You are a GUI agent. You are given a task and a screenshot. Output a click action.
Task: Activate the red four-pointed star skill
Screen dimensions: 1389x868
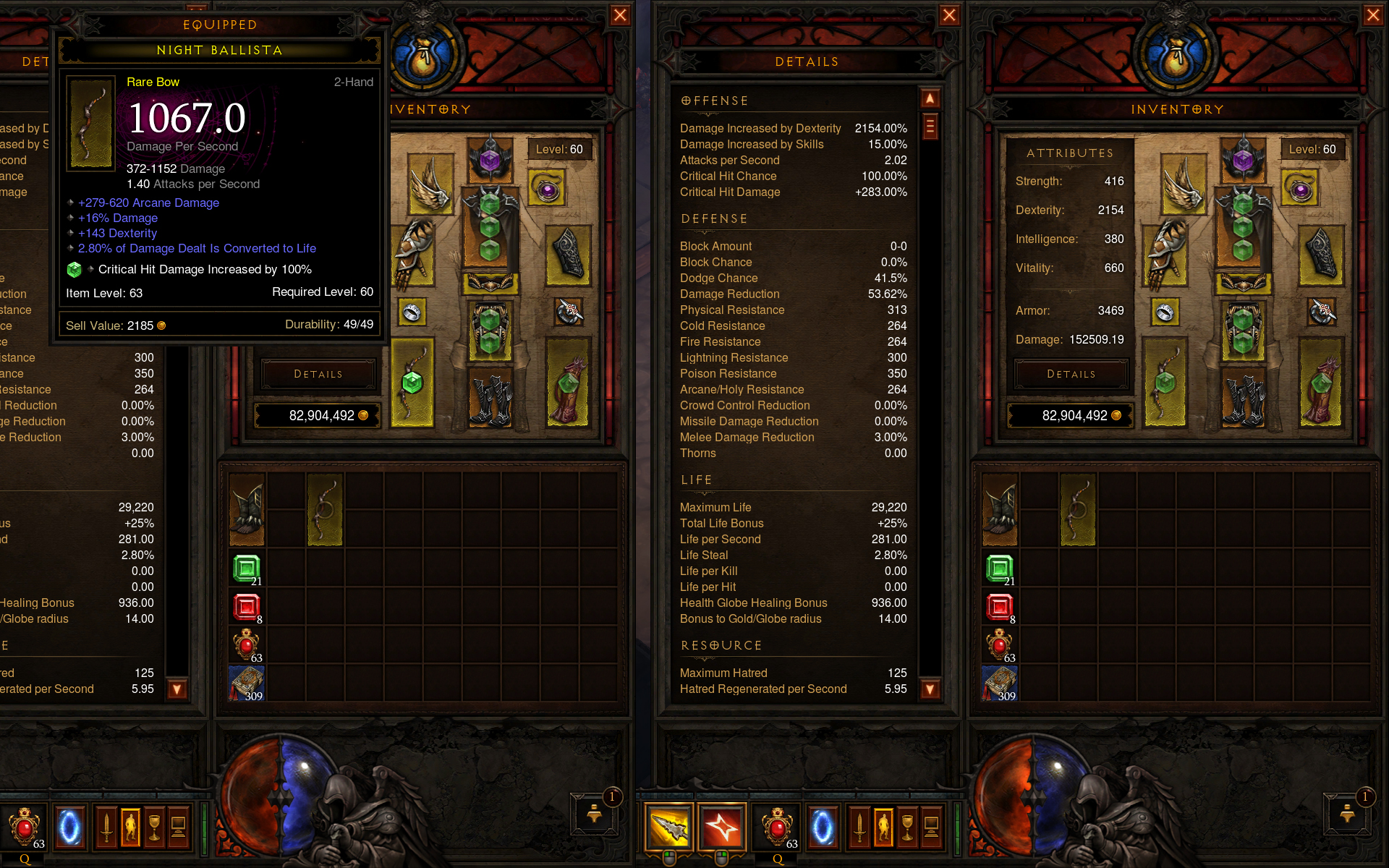click(721, 827)
